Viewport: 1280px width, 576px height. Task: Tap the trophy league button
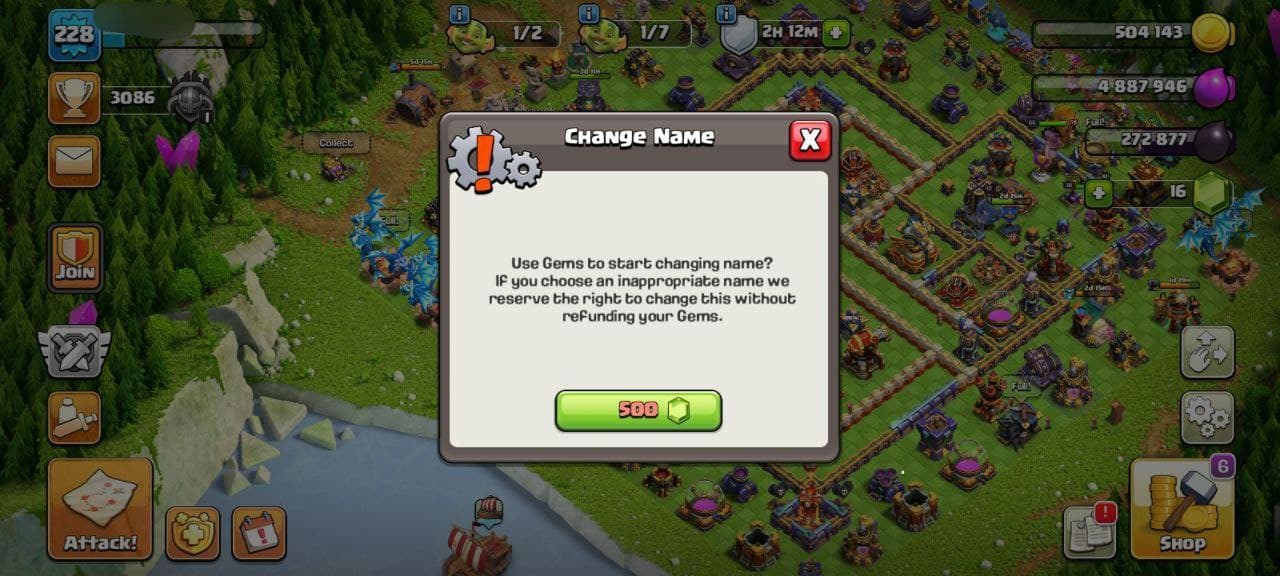click(x=74, y=98)
